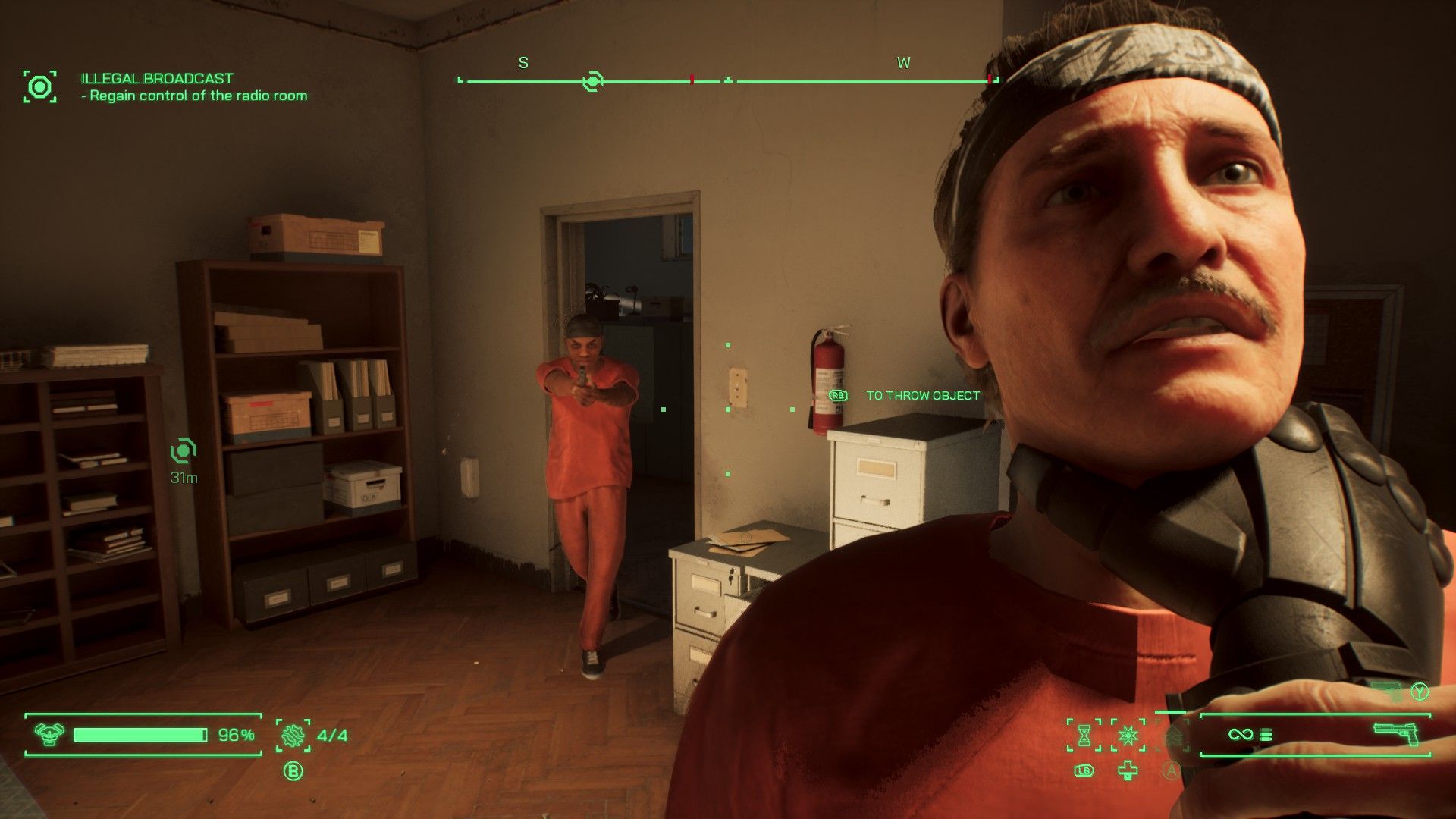Switch to the faded secondary weapon icon
Image resolution: width=1456 pixels, height=819 pixels.
pos(1388,689)
